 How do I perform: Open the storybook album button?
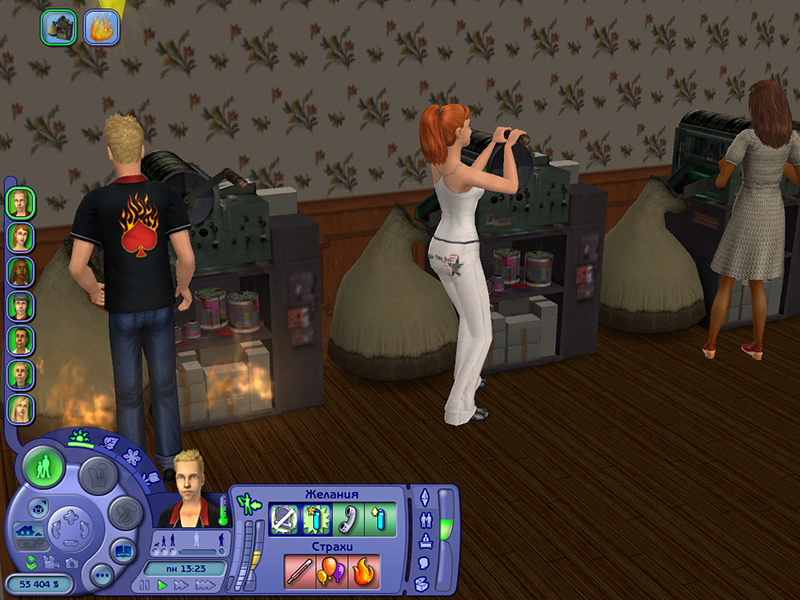[x=123, y=551]
